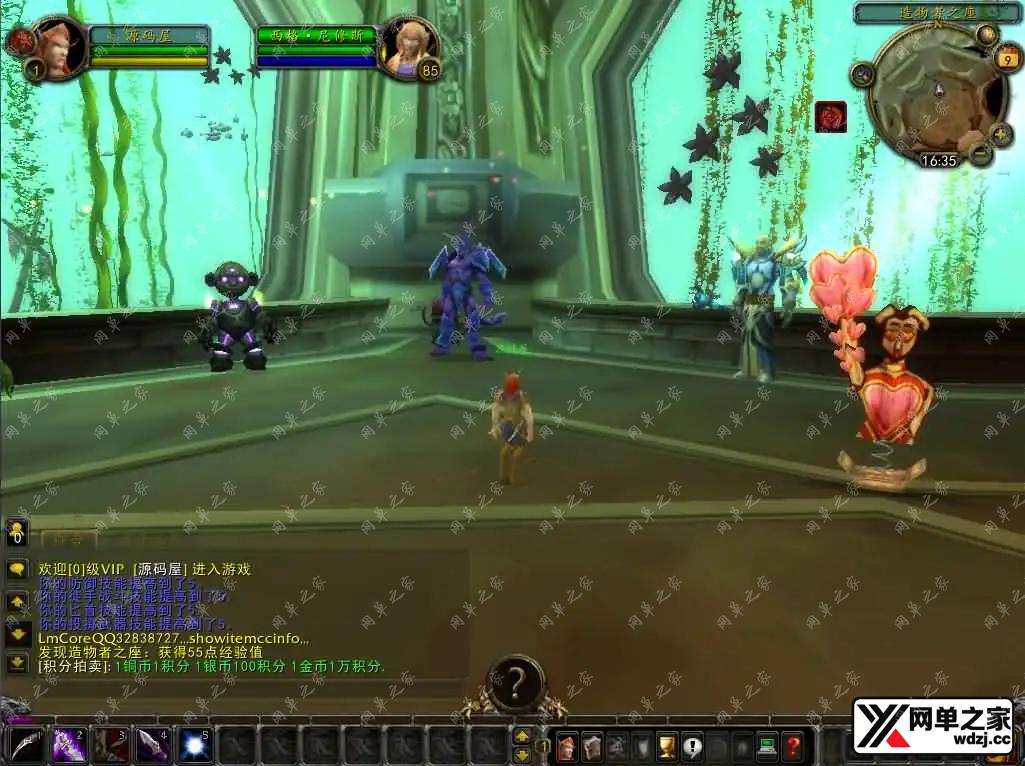This screenshot has height=766, width=1025.
Task: Click the red rose buff icon
Action: 831,117
